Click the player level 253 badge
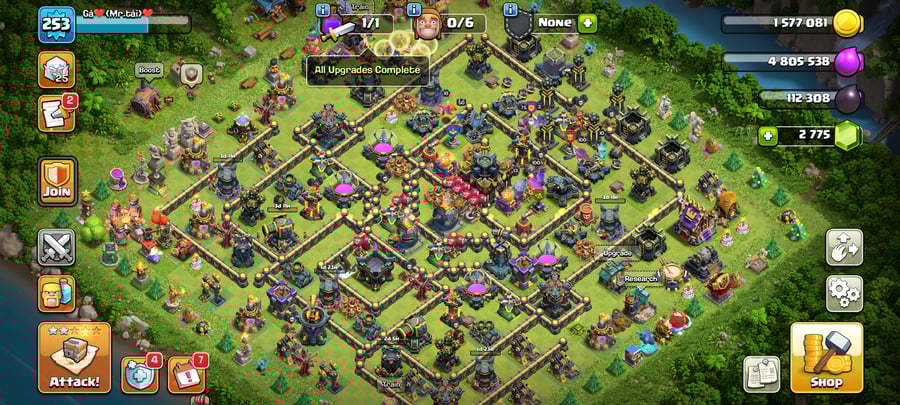Image resolution: width=900 pixels, height=405 pixels. pyautogui.click(x=56, y=24)
